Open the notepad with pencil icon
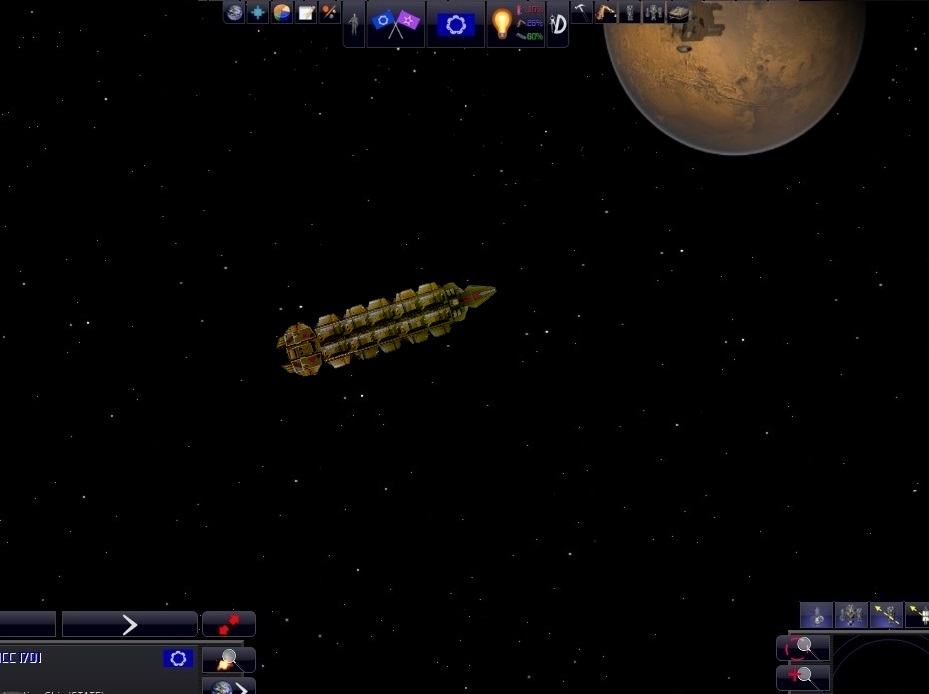Screen dimensions: 929x694 coord(306,13)
